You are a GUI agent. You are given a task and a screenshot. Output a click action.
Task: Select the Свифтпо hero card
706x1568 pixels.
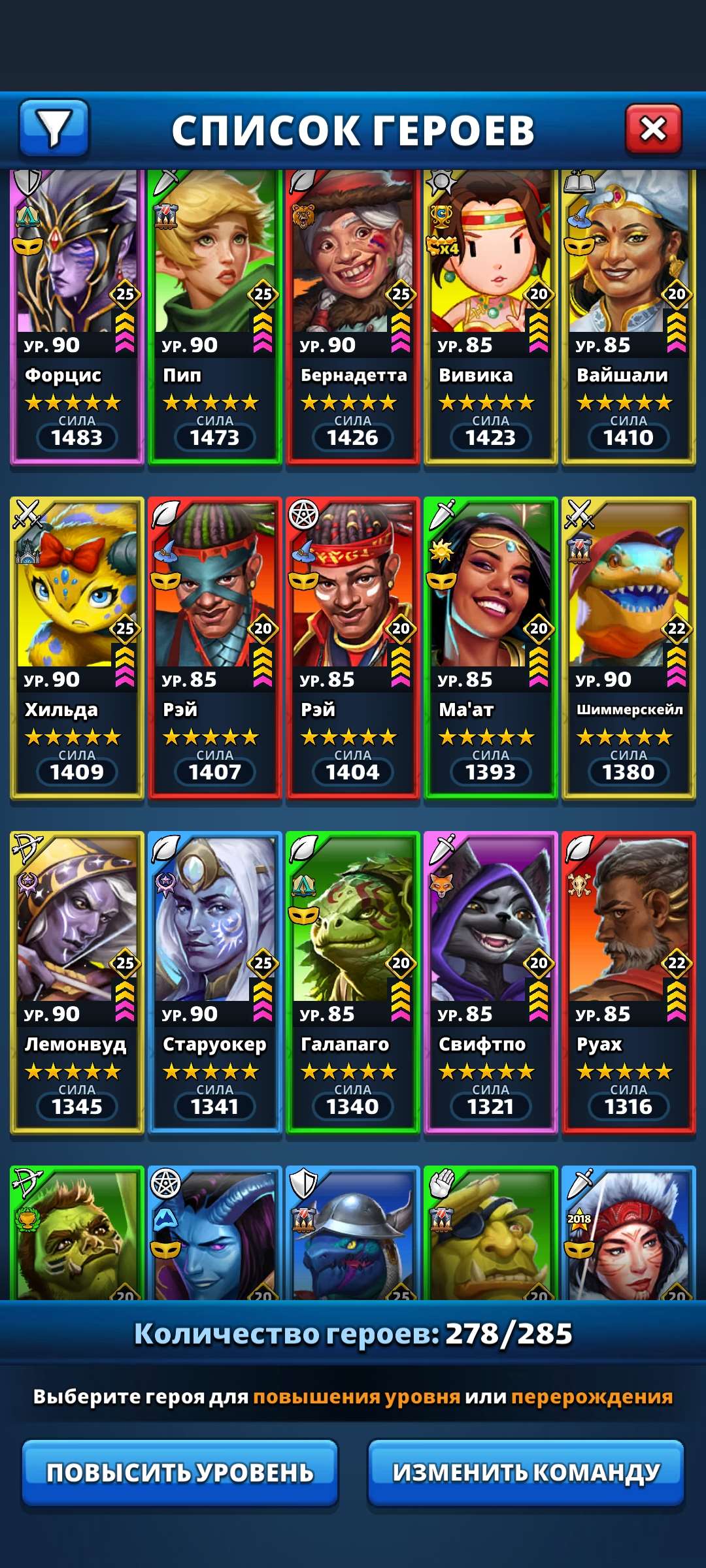pyautogui.click(x=490, y=981)
